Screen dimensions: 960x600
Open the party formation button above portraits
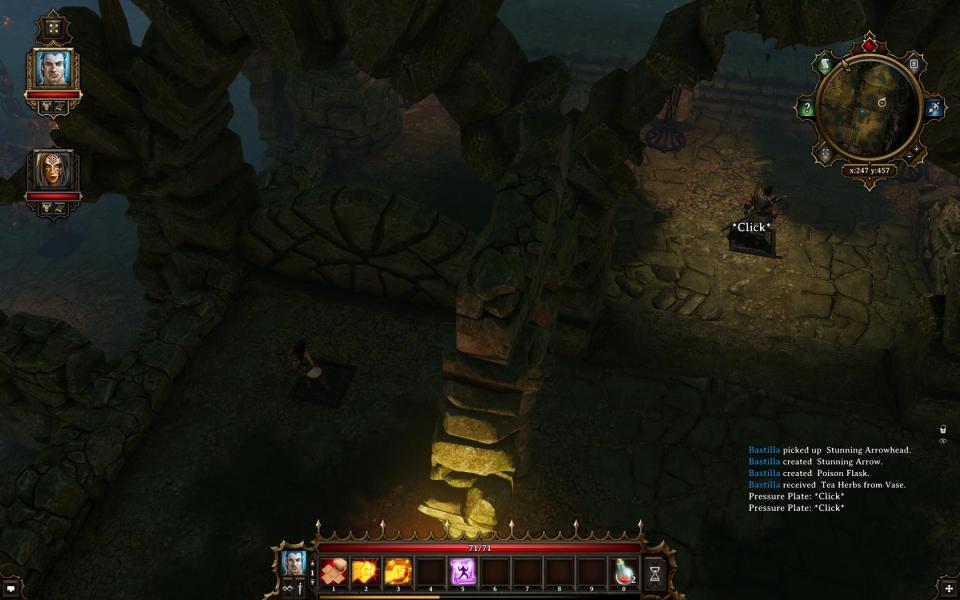click(52, 28)
